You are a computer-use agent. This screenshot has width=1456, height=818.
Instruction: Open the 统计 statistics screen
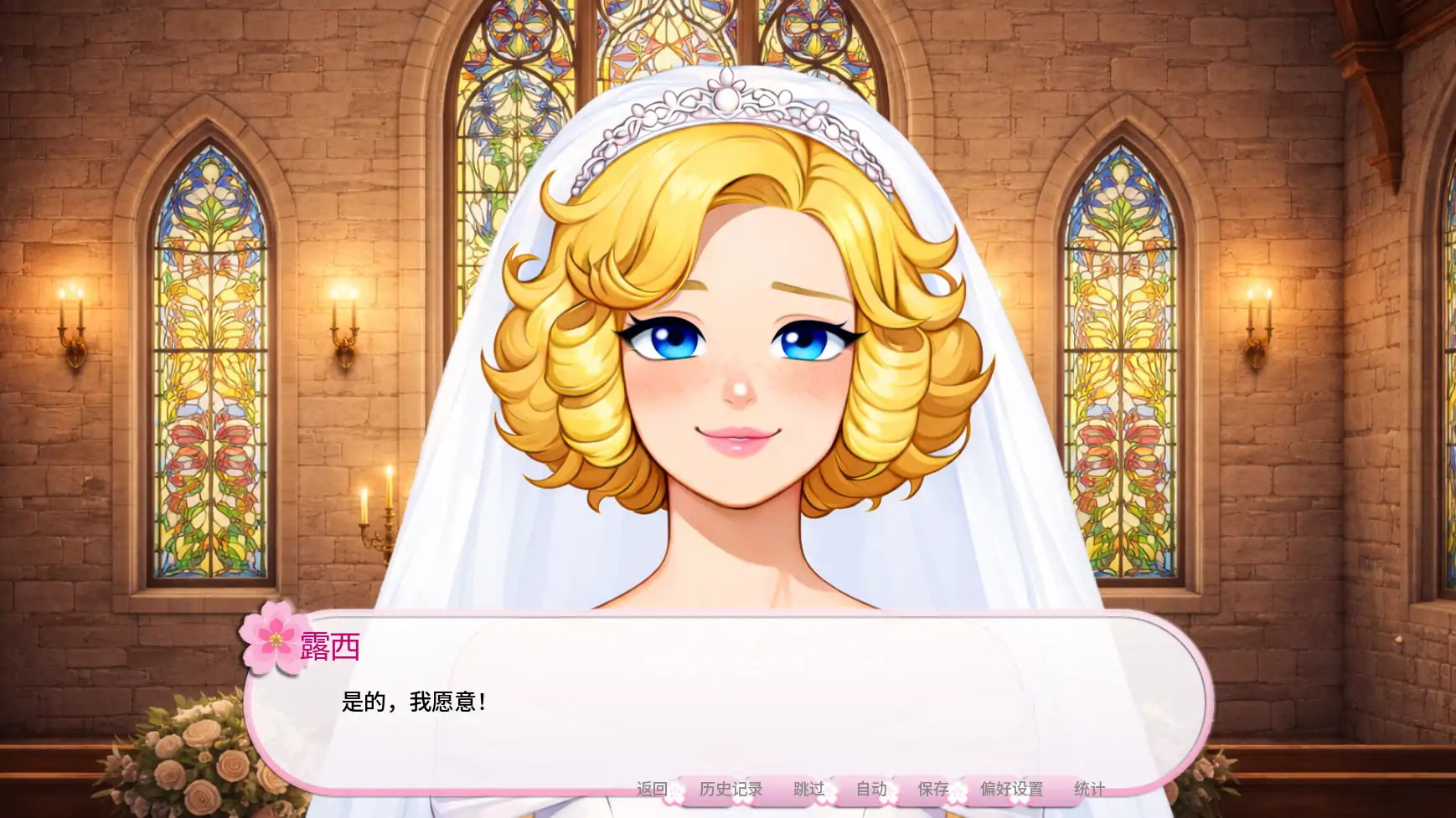pos(1089,788)
